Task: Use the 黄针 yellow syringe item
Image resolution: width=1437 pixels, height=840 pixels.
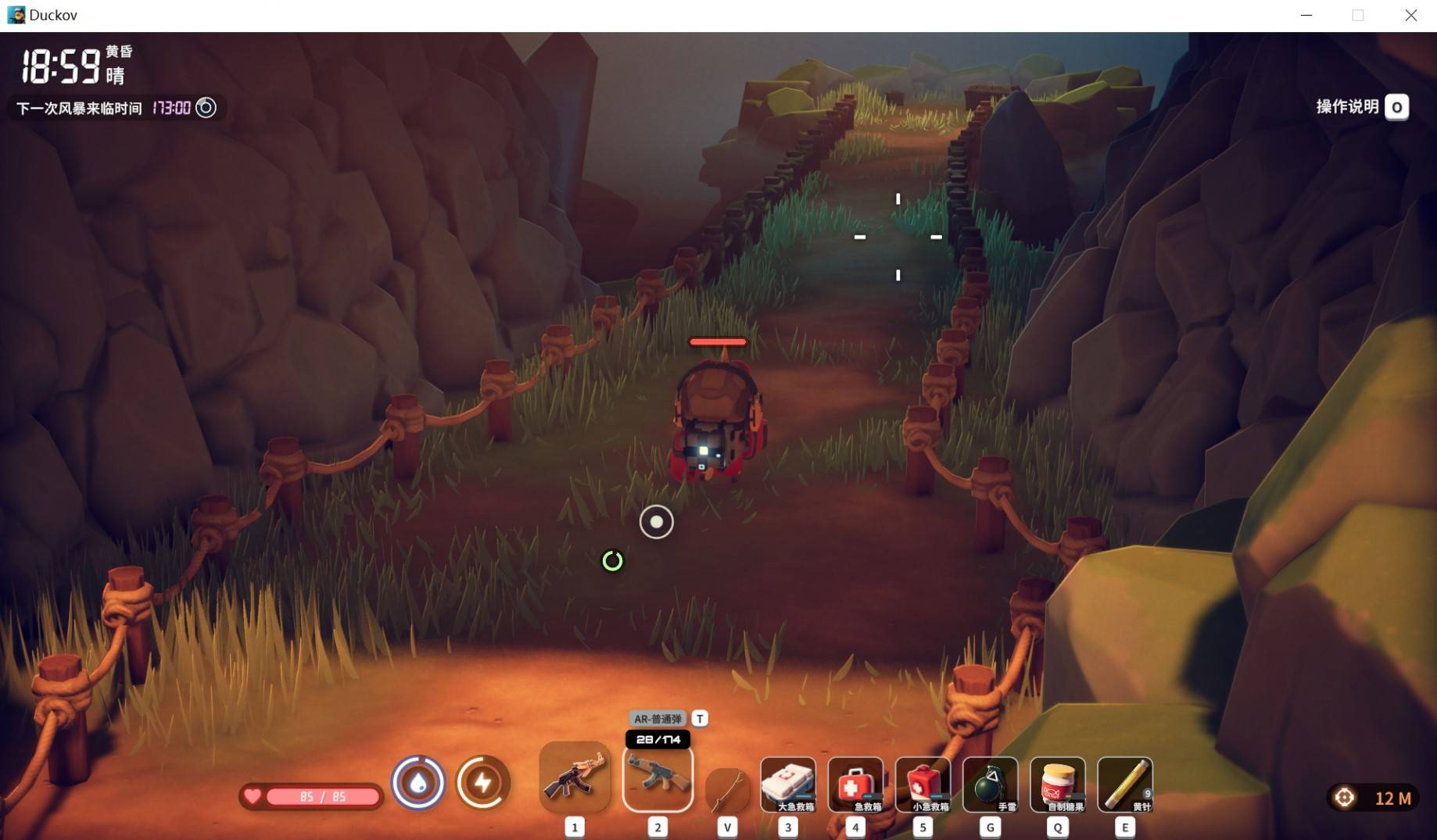Action: coord(1124,784)
